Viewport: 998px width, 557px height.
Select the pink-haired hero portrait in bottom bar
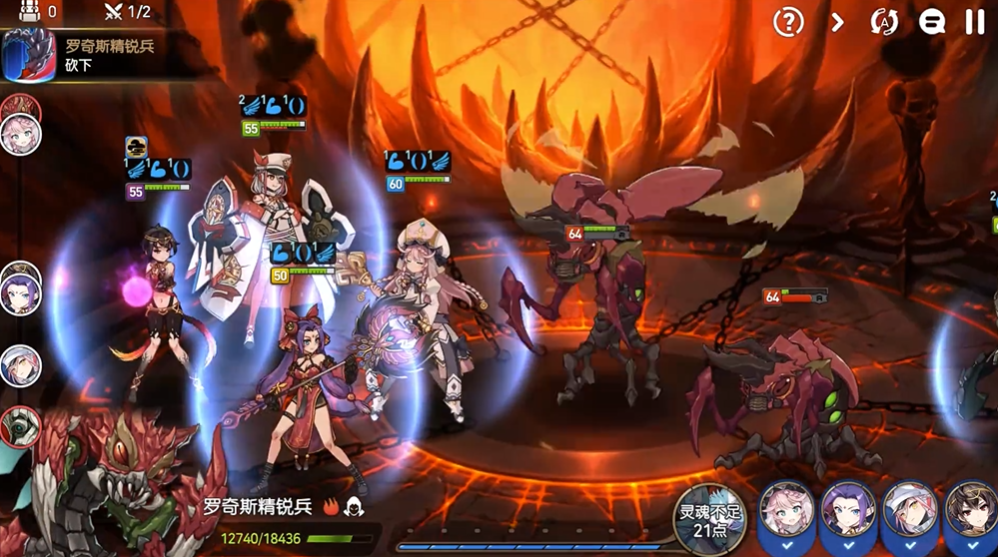(x=785, y=511)
